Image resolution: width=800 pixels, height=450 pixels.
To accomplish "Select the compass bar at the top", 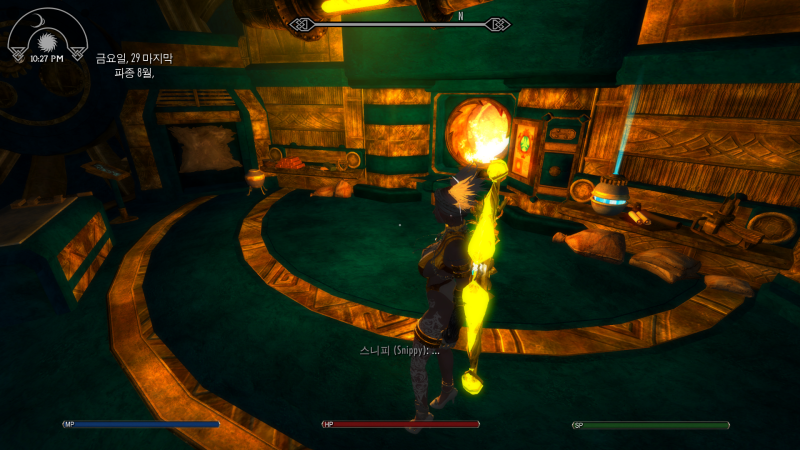I will (400, 23).
